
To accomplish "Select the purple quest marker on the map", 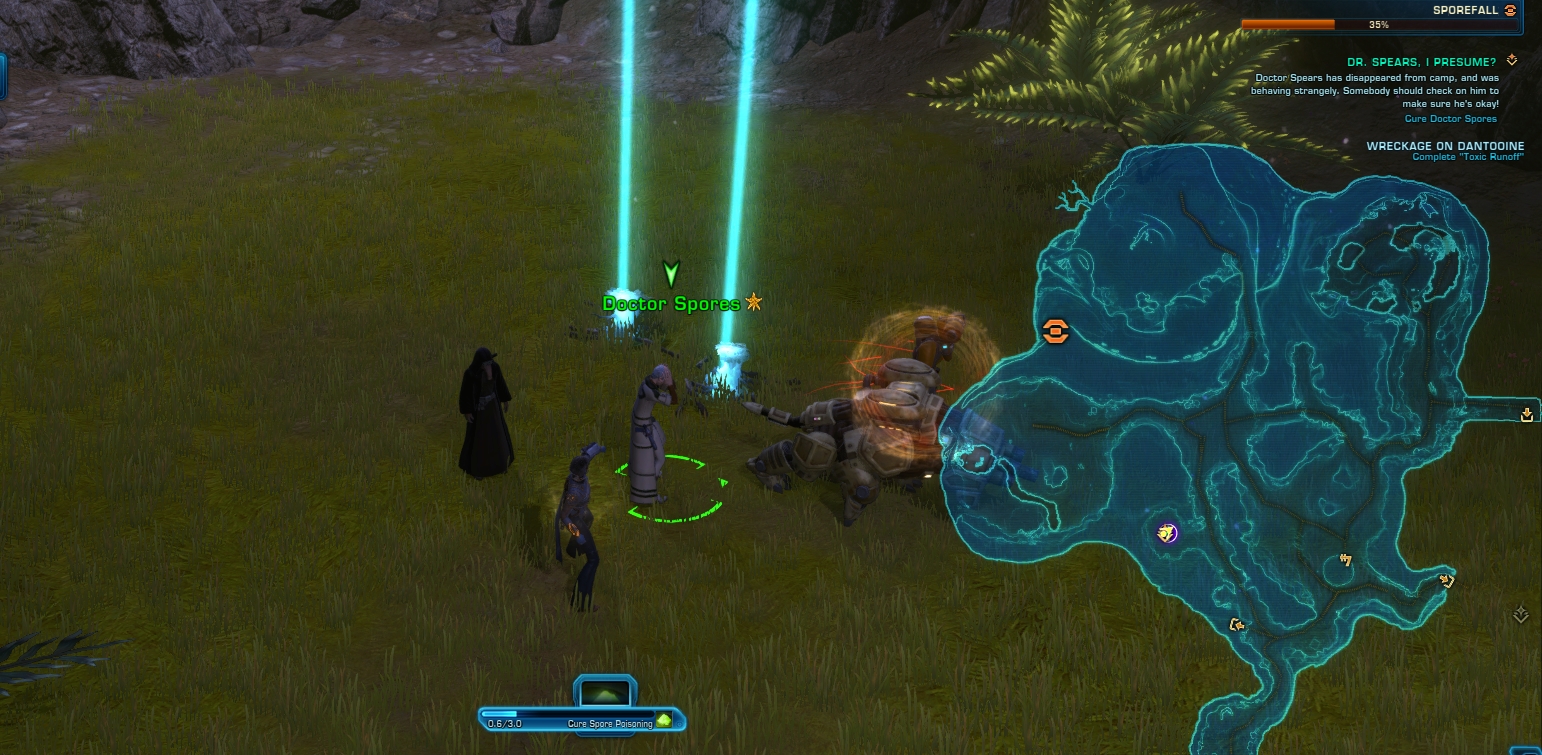I will pos(1166,532).
